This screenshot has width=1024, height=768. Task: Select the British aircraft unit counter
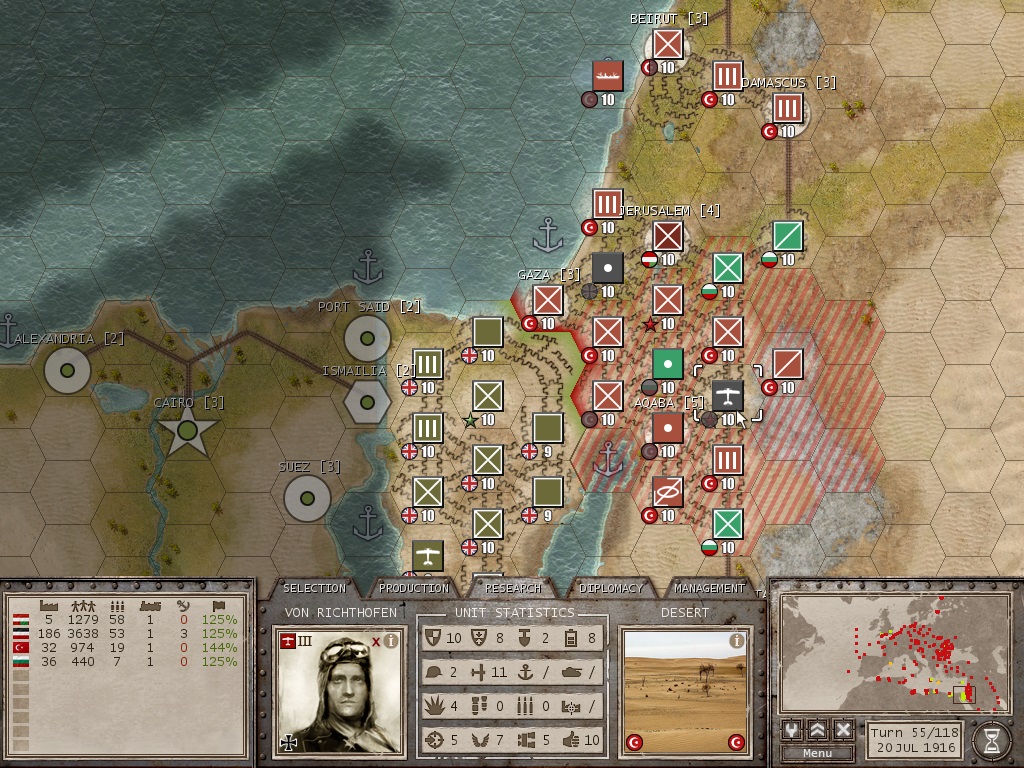pos(427,556)
